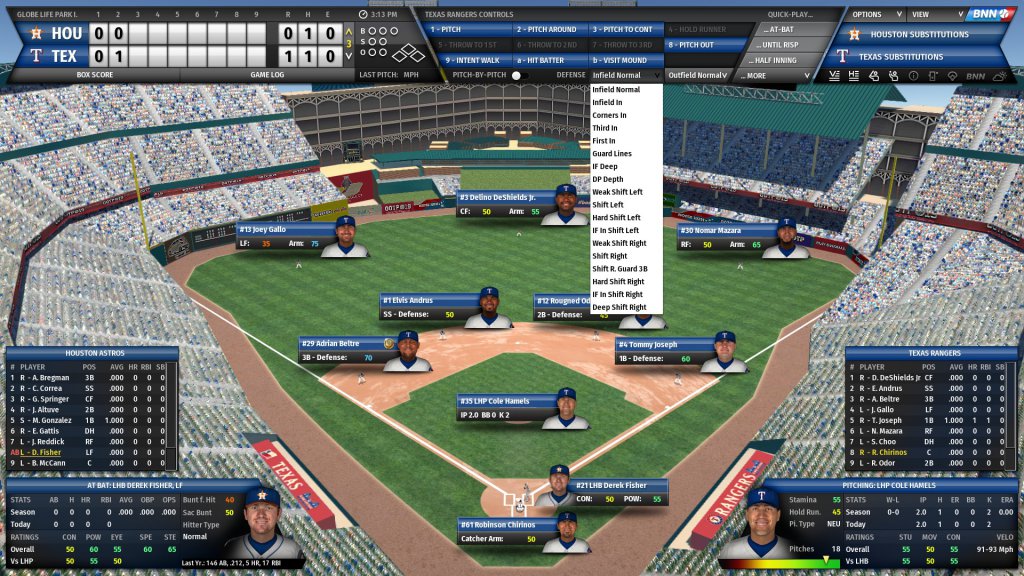This screenshot has width=1024, height=576.
Task: Toggle the Pitch-by-Pitch switch
Action: click(x=519, y=75)
